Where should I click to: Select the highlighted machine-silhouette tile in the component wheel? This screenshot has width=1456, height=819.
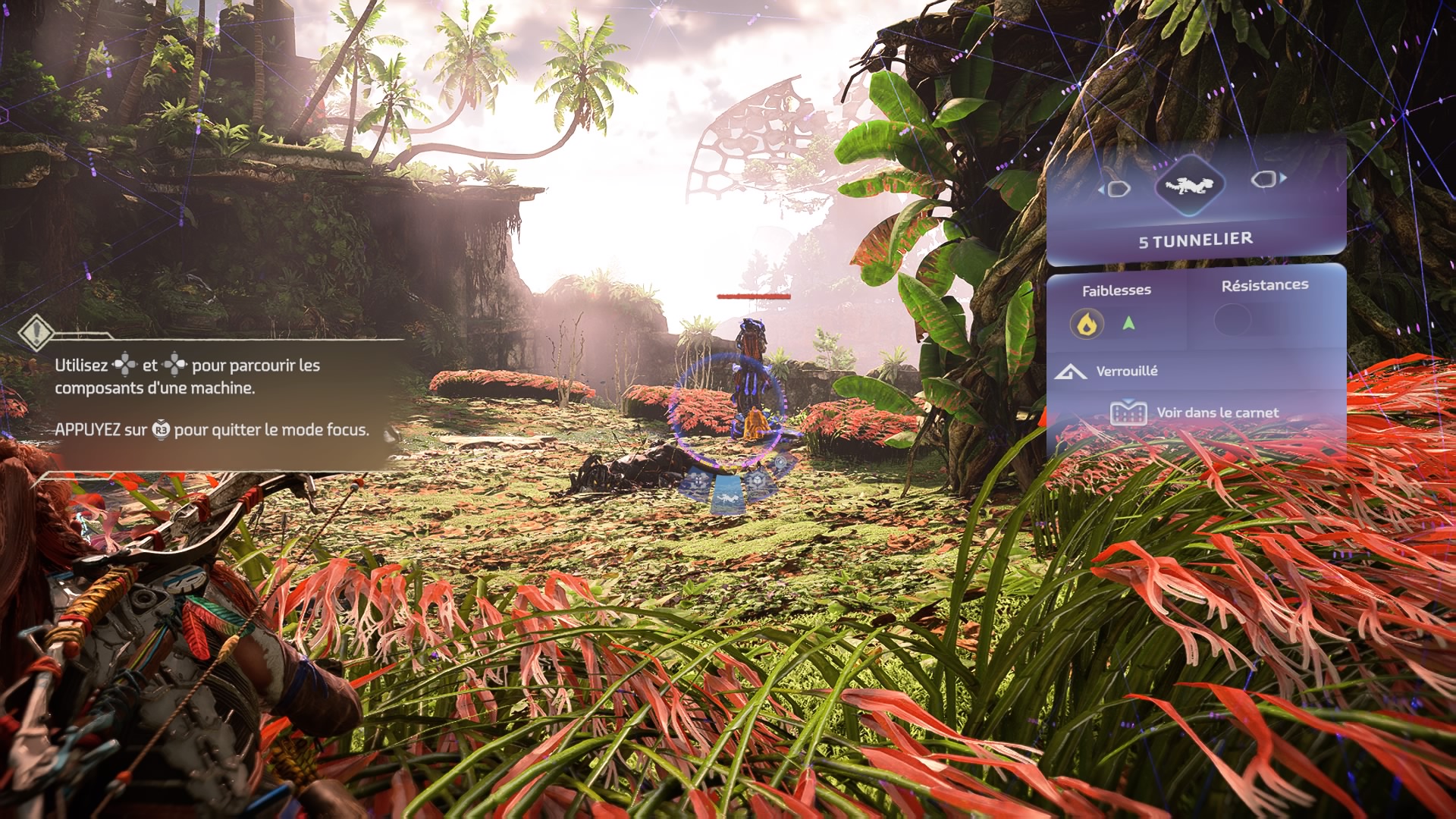click(x=728, y=497)
